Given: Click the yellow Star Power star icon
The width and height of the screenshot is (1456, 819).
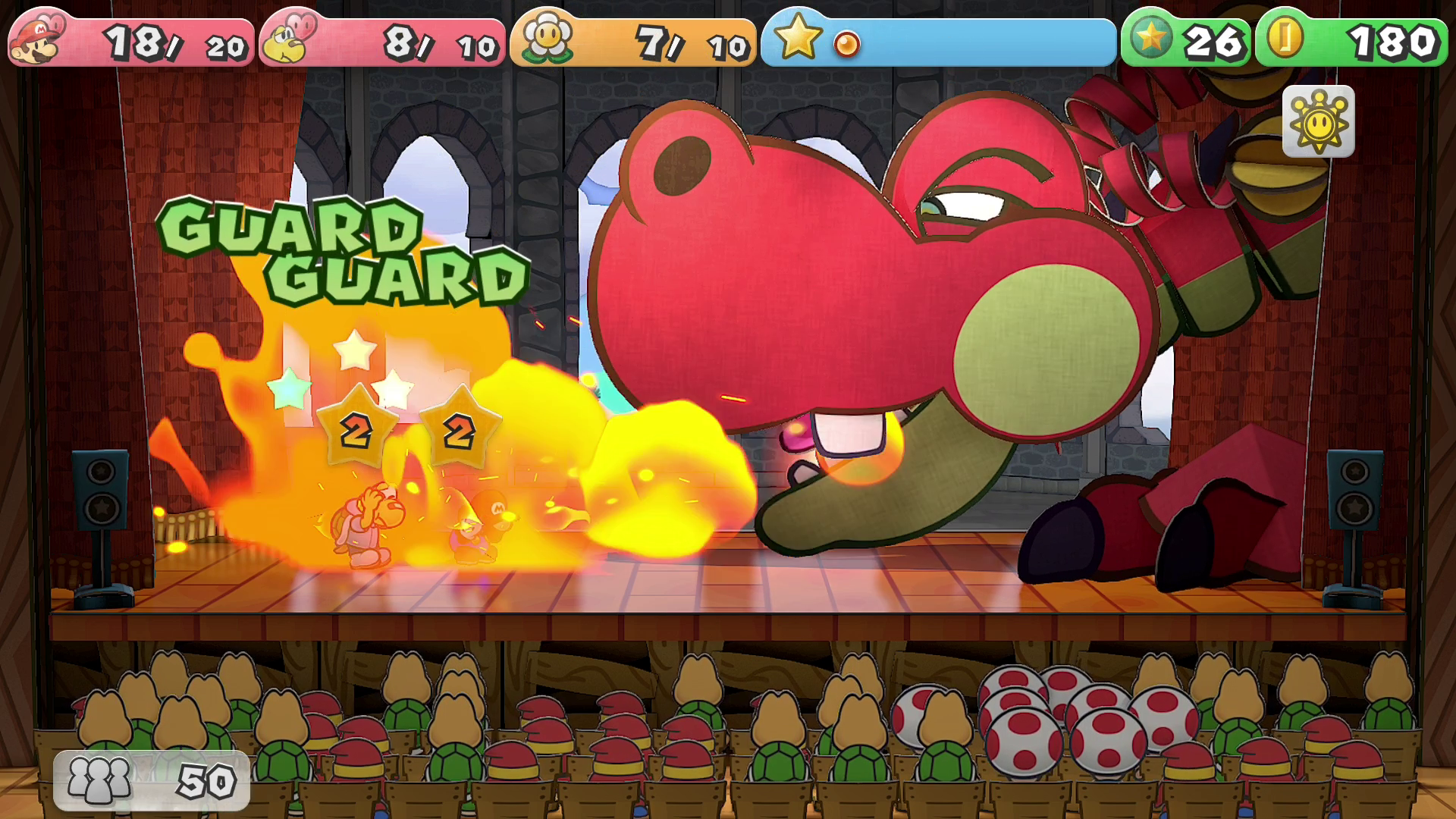Looking at the screenshot, I should click(797, 38).
